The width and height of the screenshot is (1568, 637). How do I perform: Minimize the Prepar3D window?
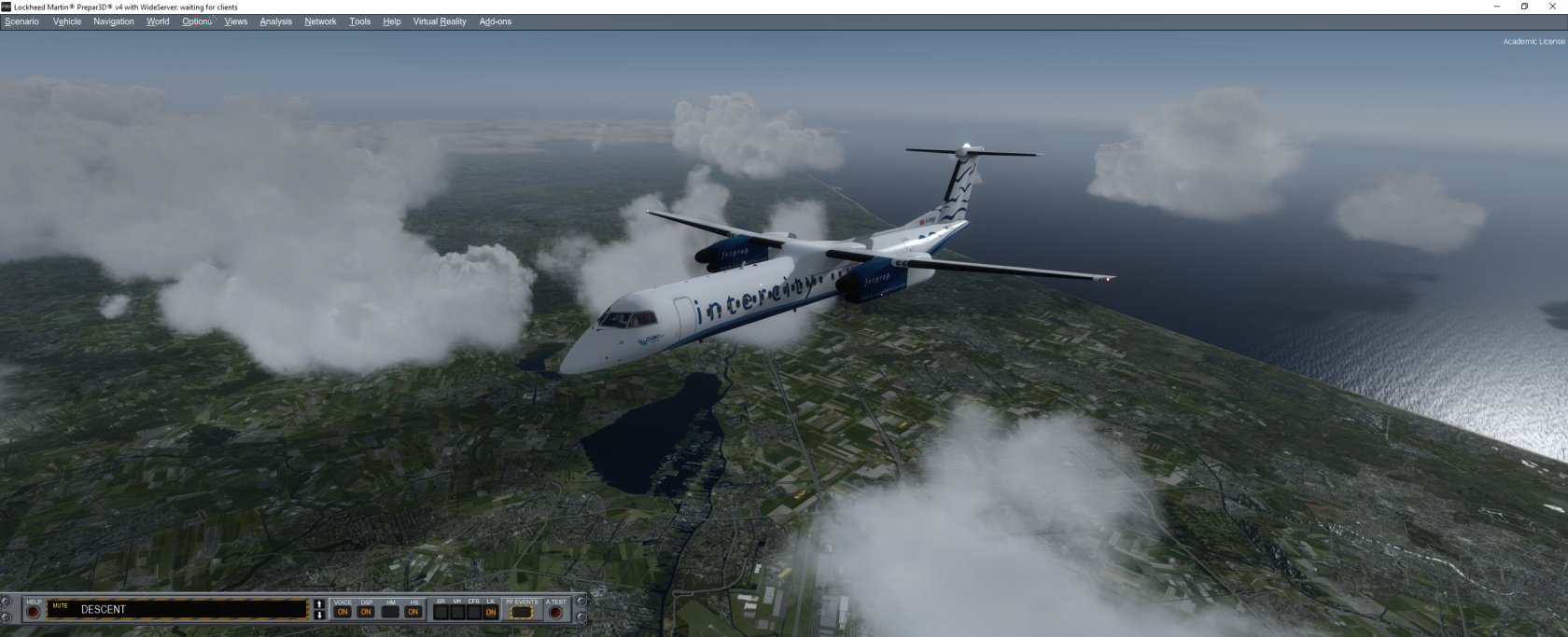pos(1497,7)
